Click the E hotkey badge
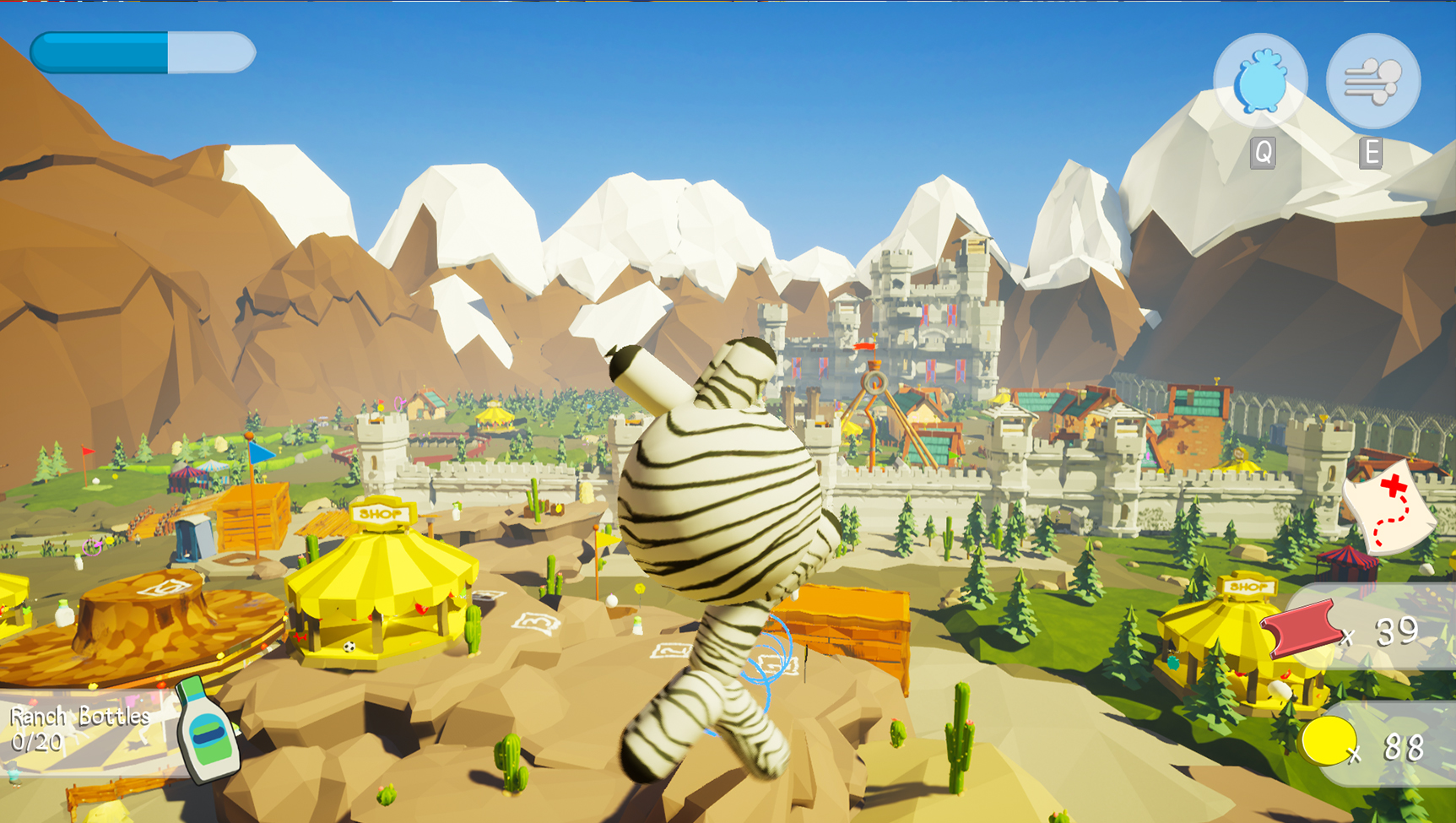The width and height of the screenshot is (1456, 823). (1372, 153)
